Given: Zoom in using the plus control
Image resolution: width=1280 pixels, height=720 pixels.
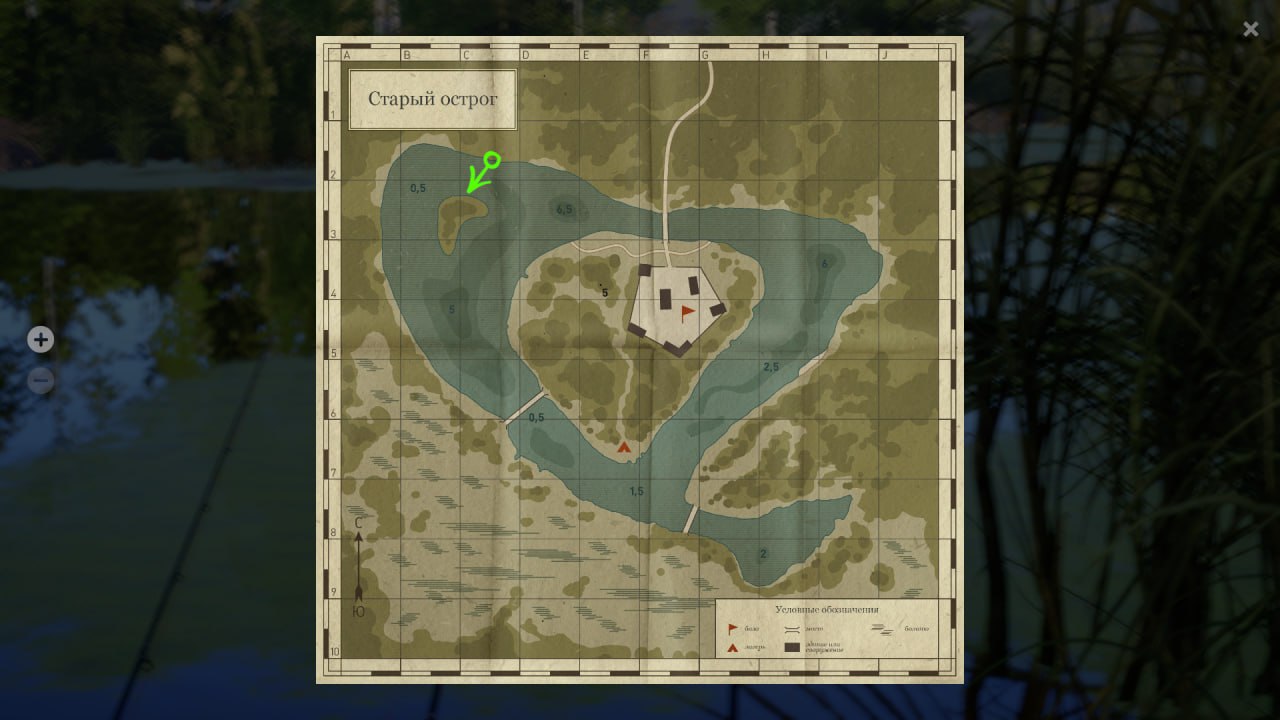Looking at the screenshot, I should click(x=40, y=340).
